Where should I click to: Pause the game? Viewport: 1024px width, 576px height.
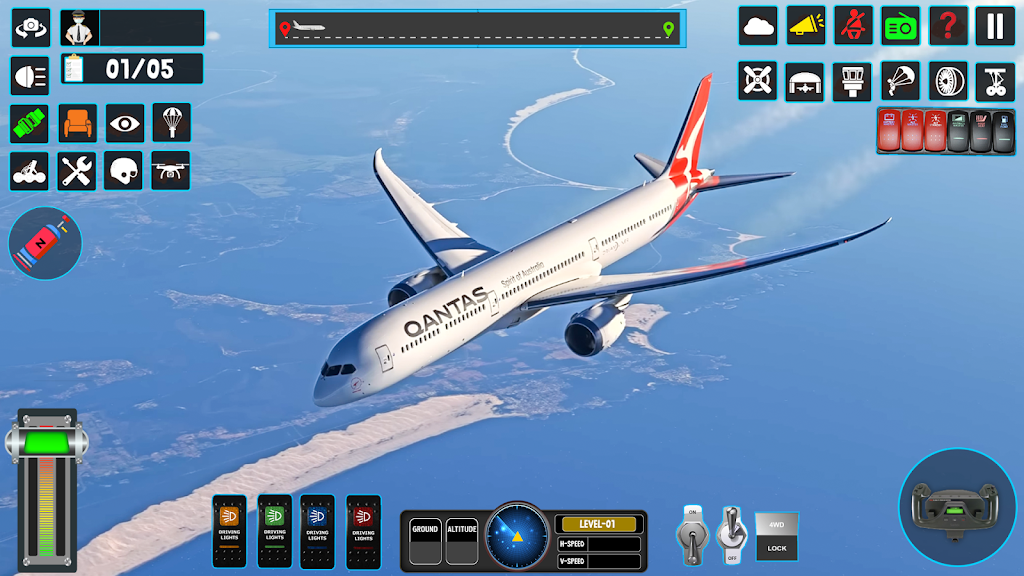pyautogui.click(x=995, y=26)
